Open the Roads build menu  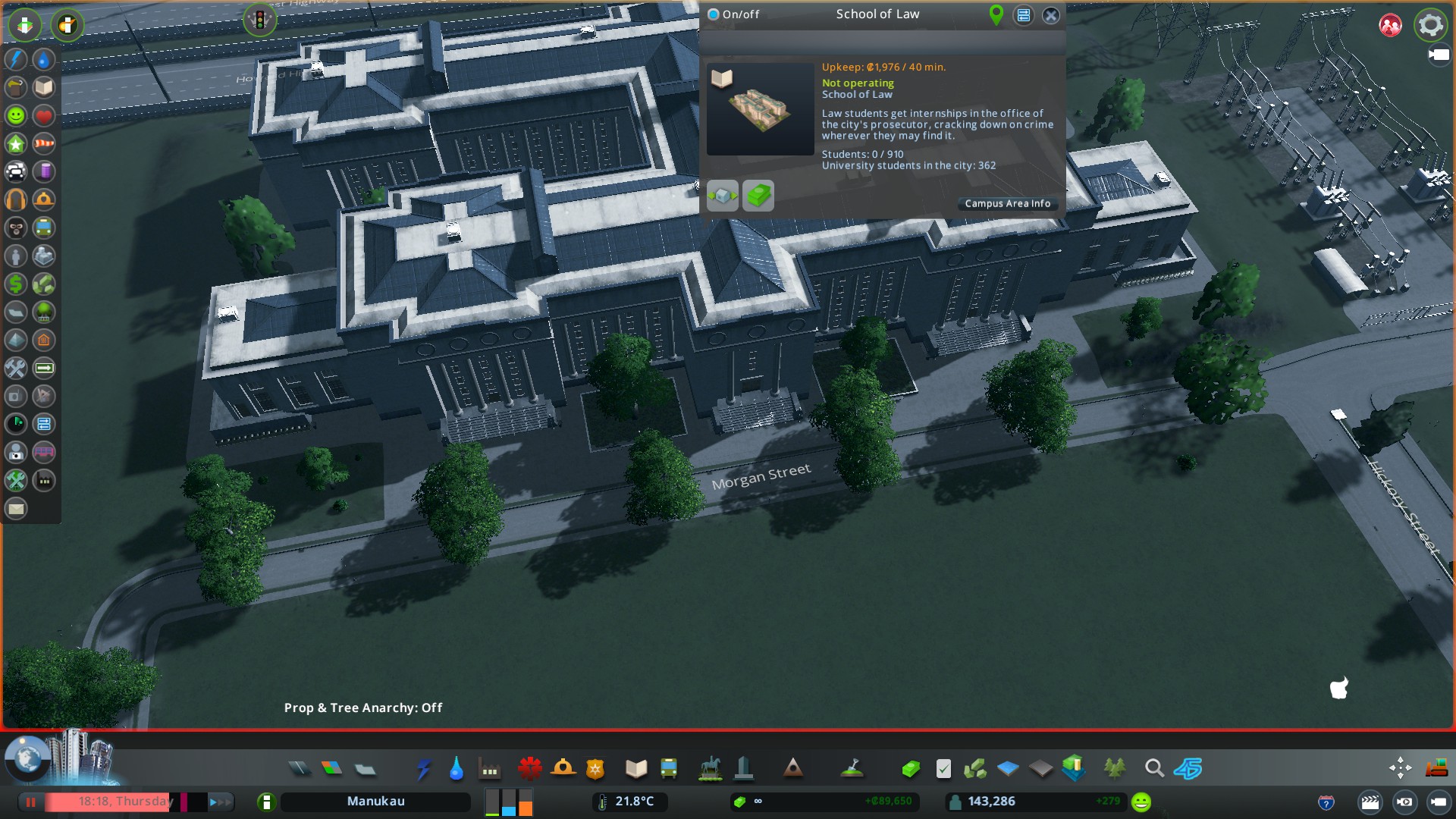[300, 769]
